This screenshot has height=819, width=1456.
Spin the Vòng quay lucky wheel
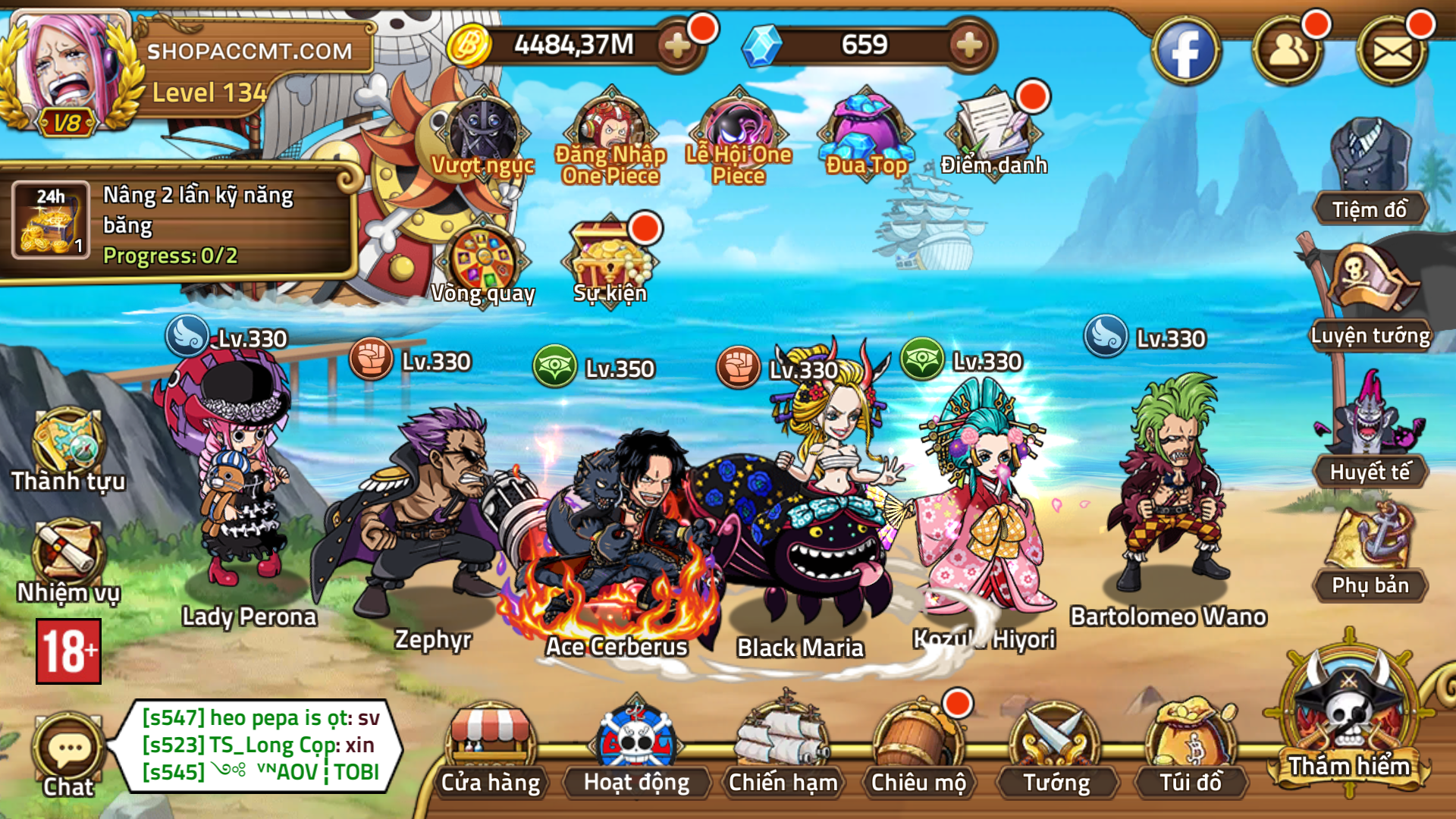483,258
